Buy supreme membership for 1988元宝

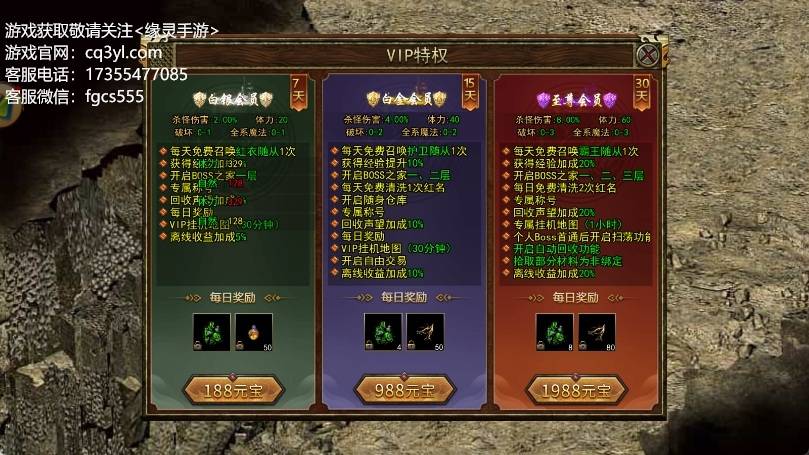[x=569, y=389]
